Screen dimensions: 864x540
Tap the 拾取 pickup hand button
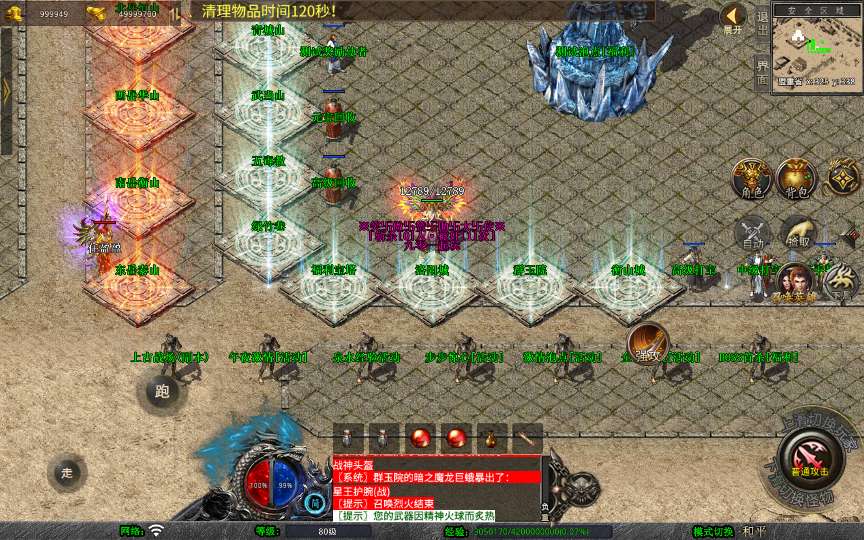click(x=797, y=234)
